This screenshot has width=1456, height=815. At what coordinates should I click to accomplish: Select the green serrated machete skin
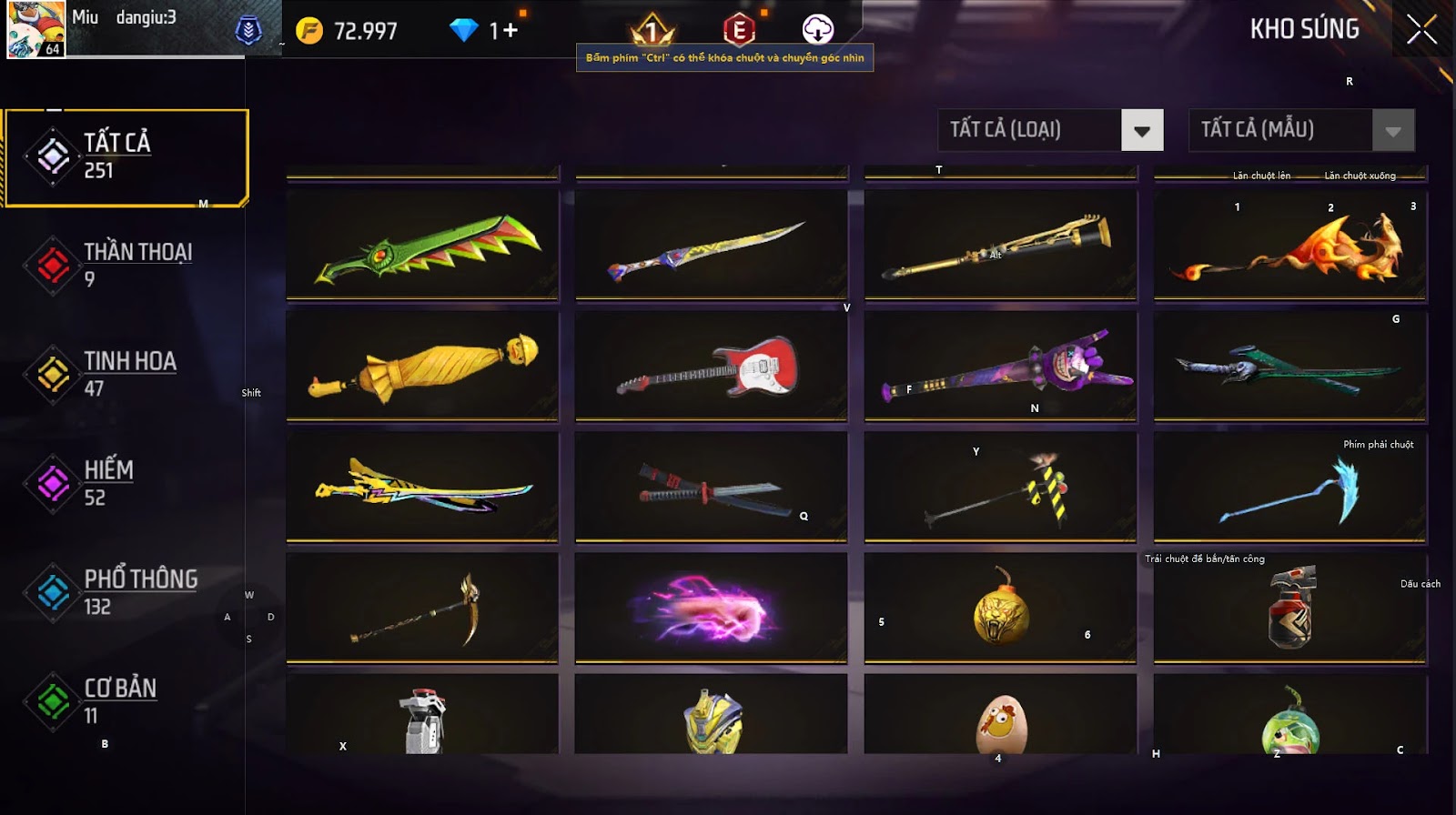[422, 244]
